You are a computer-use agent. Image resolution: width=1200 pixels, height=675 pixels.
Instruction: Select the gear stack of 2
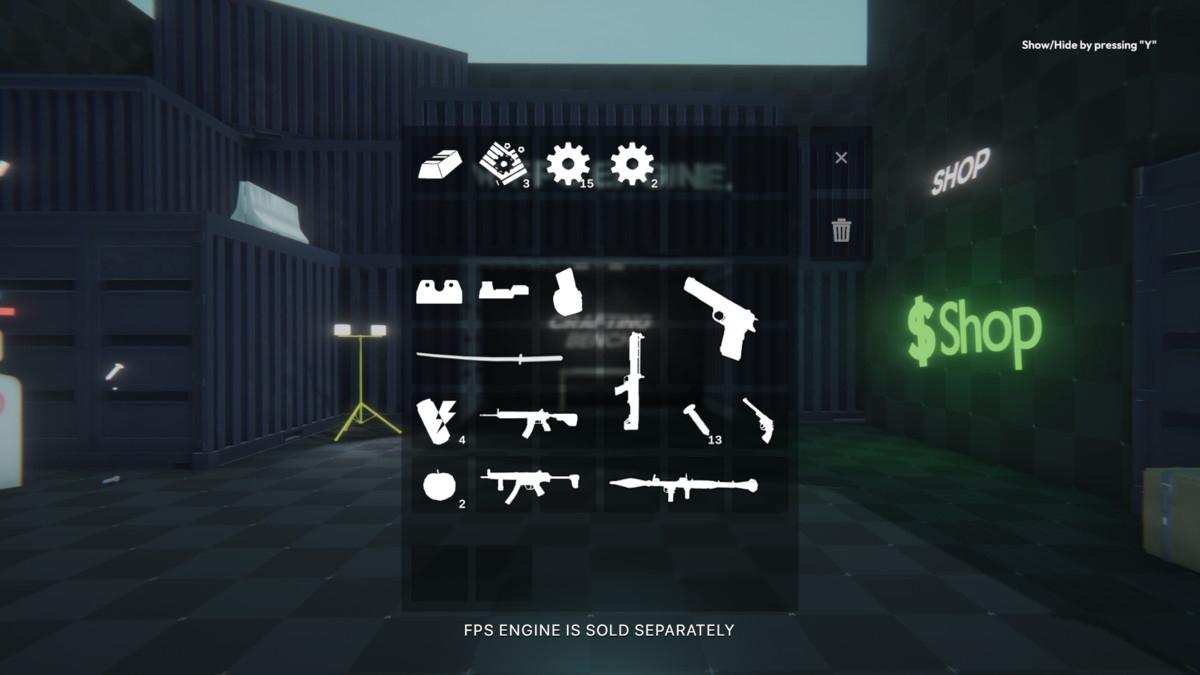coord(631,163)
